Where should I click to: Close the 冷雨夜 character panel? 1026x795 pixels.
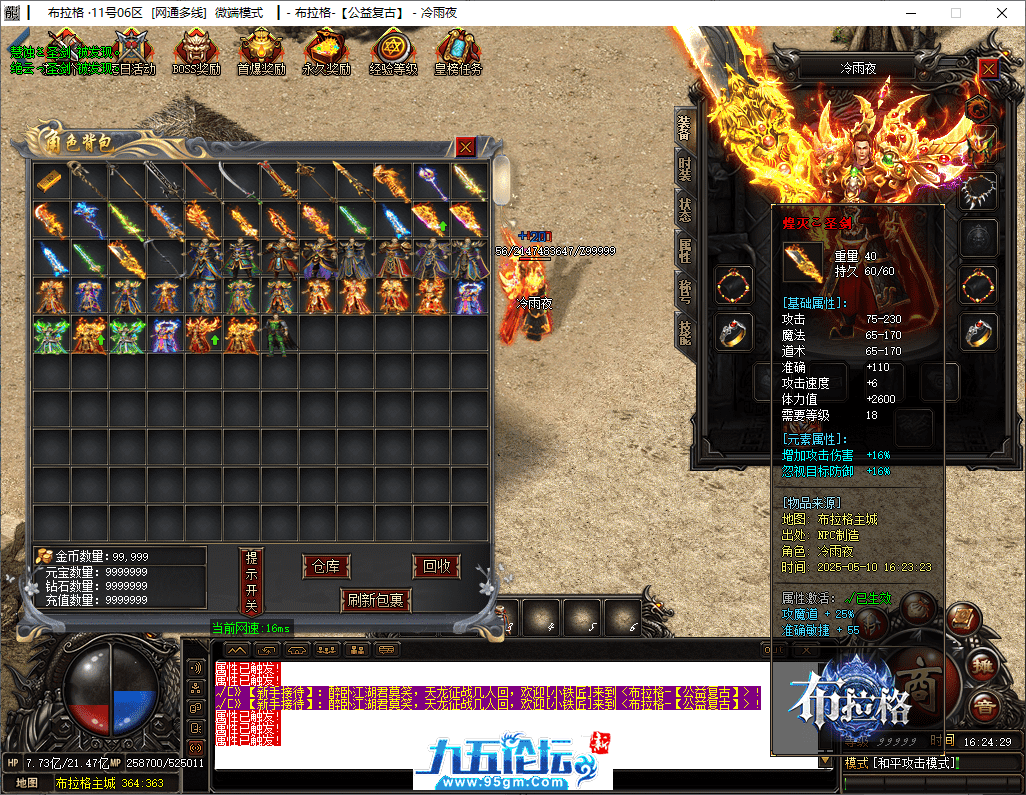tap(988, 68)
